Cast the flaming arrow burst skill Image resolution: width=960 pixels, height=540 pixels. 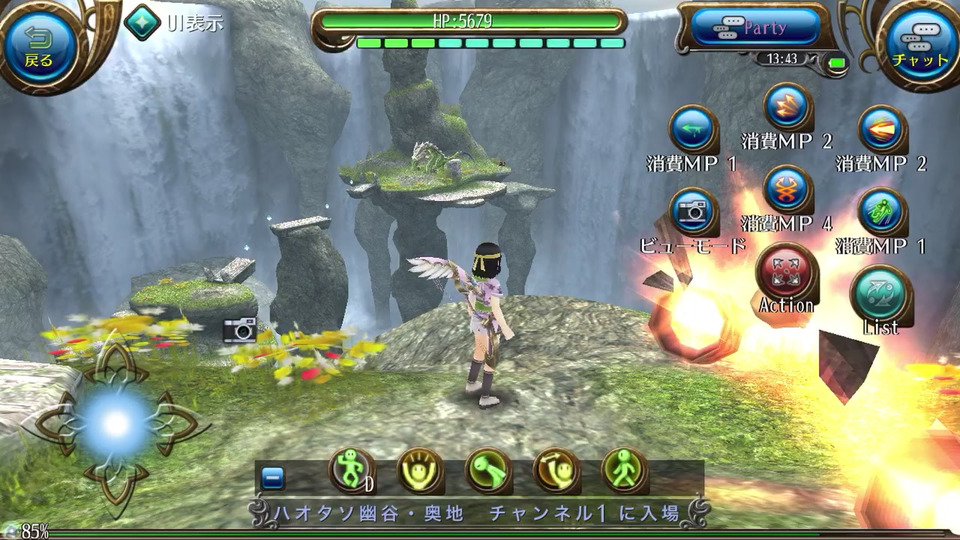[882, 129]
